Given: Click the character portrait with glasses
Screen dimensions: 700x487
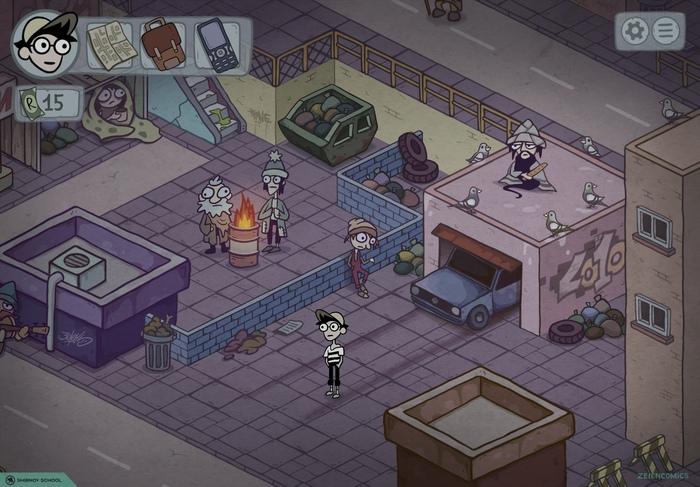Looking at the screenshot, I should (46, 44).
